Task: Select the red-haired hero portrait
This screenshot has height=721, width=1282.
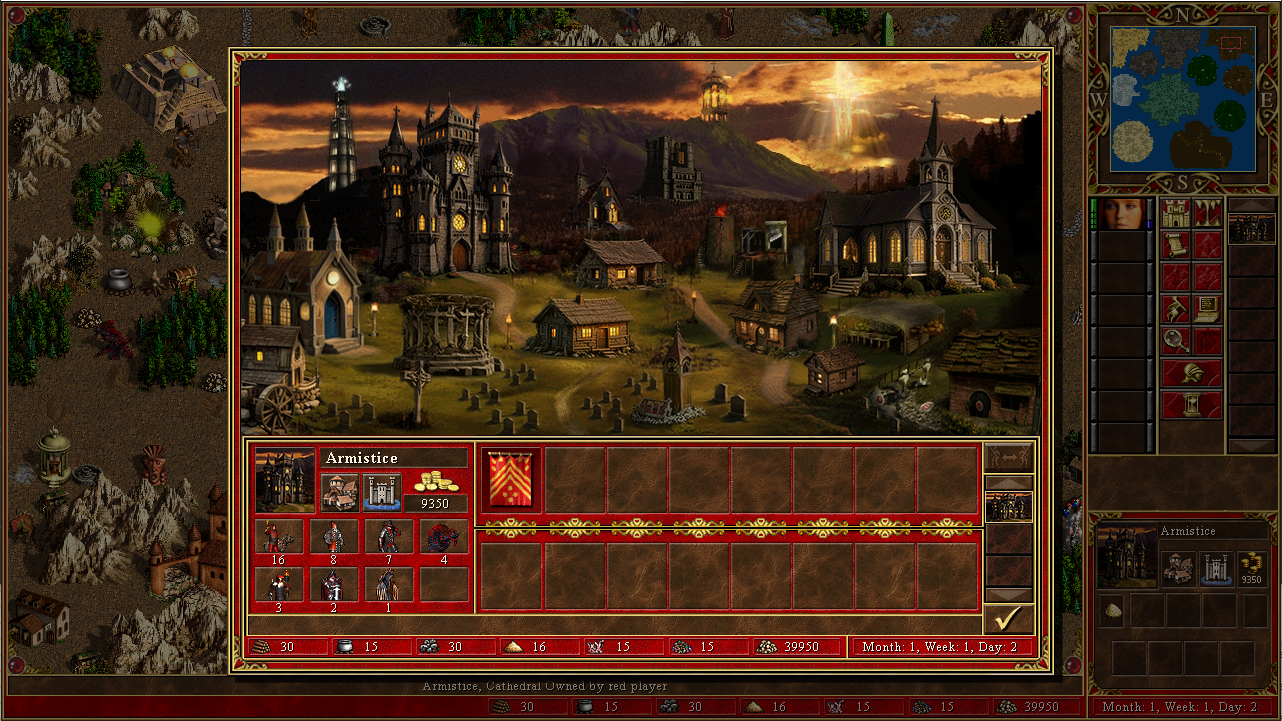Action: tap(1122, 214)
